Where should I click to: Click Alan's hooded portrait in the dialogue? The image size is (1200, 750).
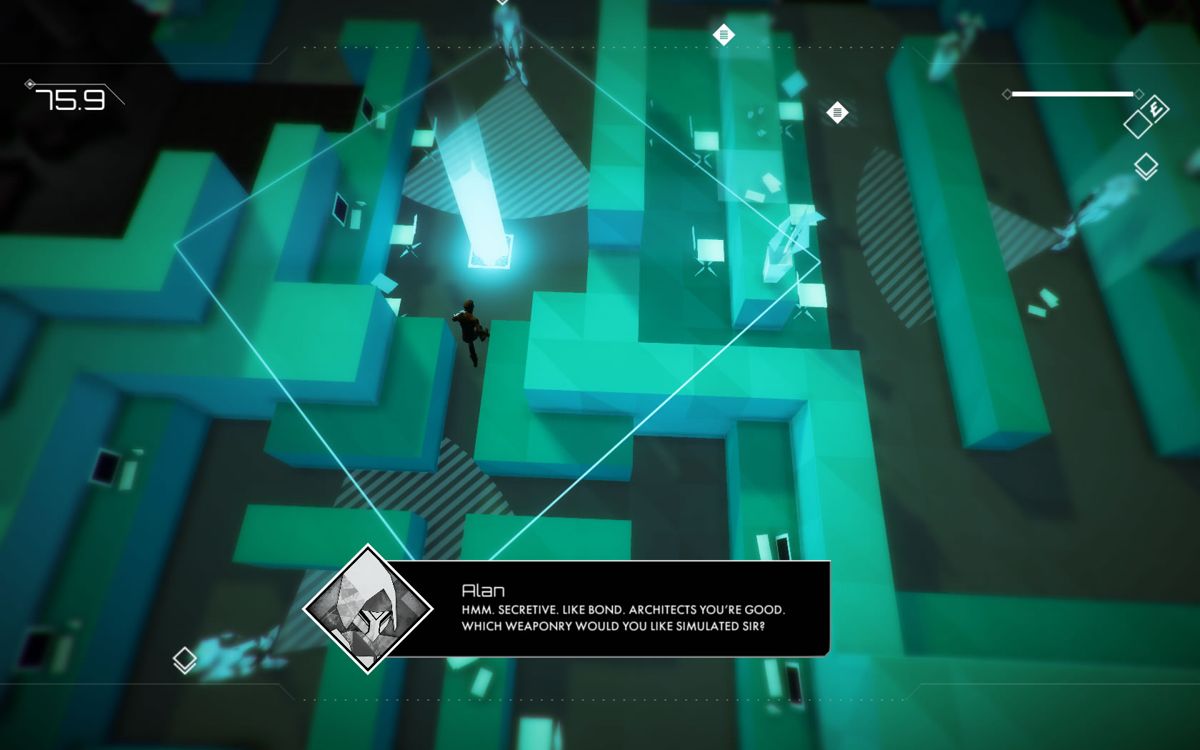pos(368,608)
